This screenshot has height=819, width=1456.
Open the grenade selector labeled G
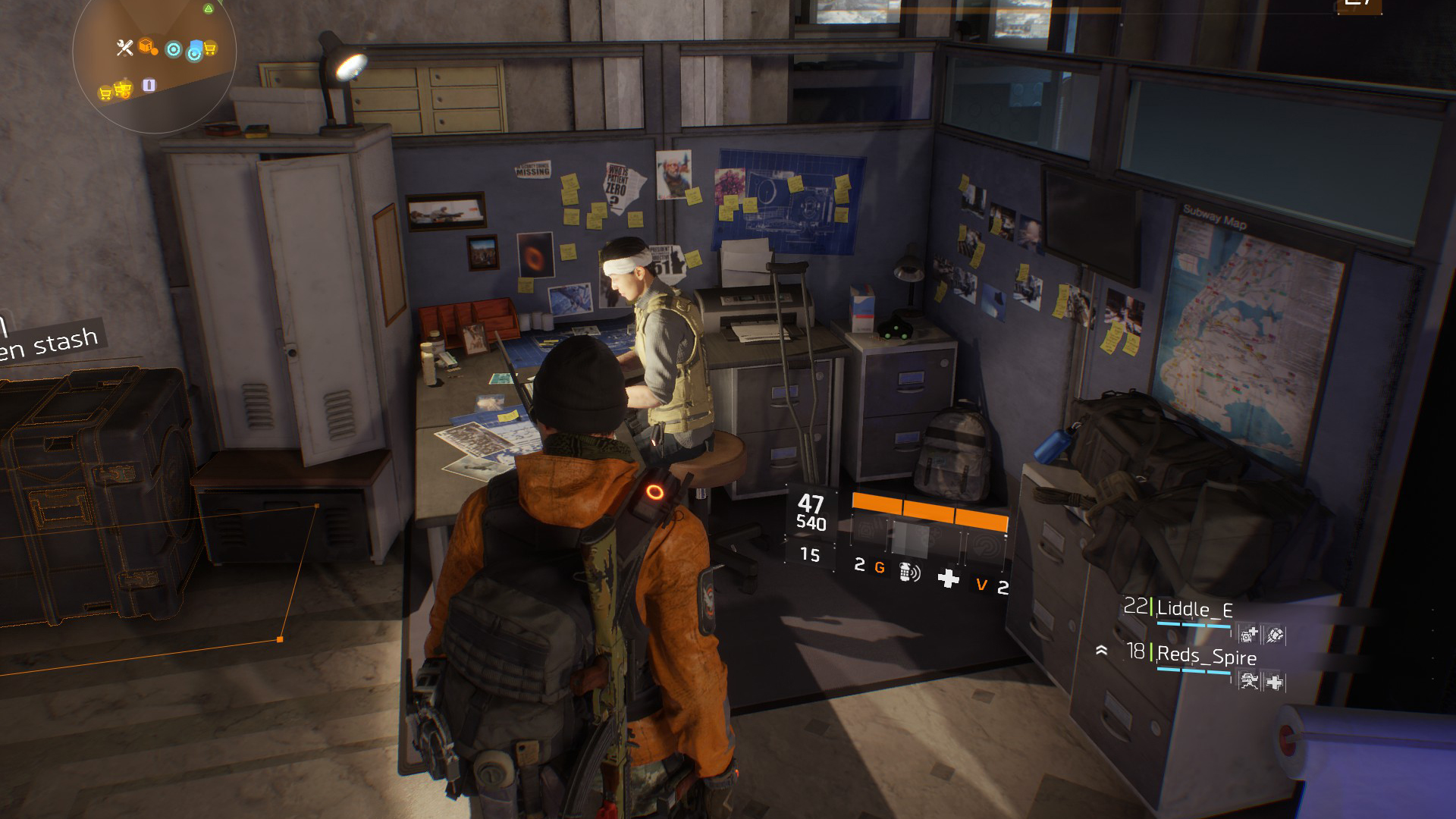[880, 567]
